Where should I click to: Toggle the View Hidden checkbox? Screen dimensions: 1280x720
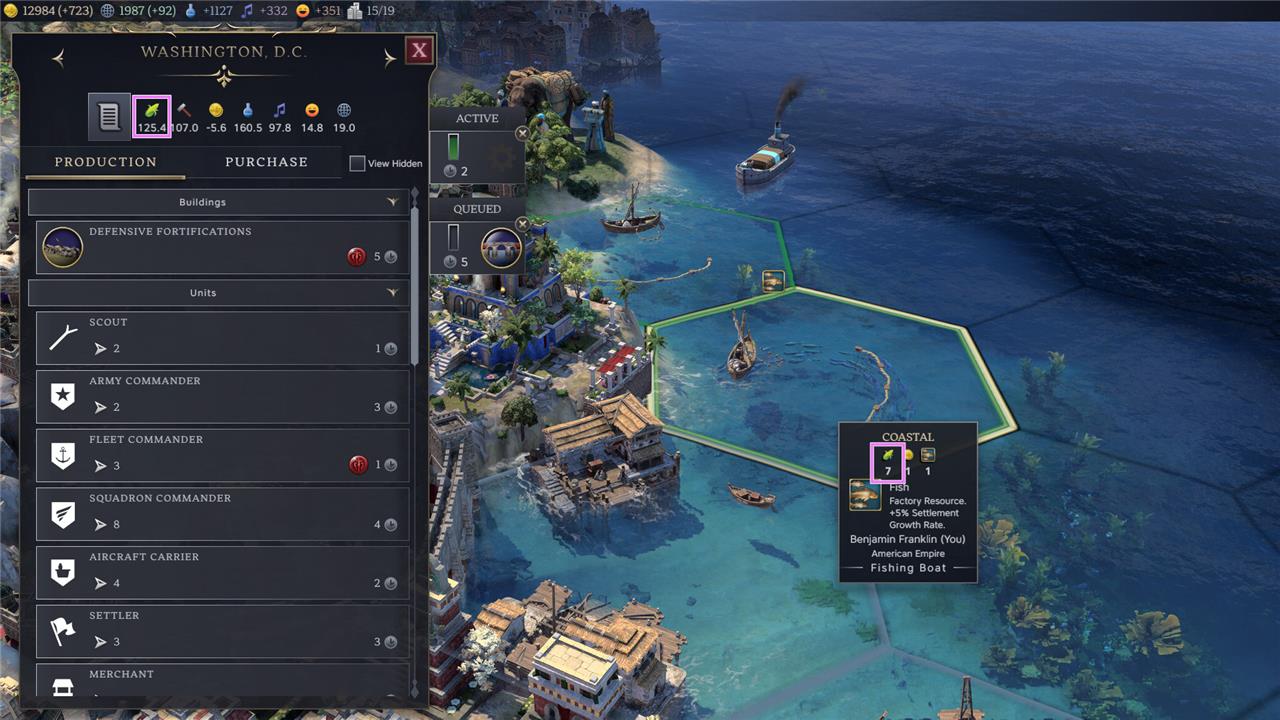(x=357, y=163)
